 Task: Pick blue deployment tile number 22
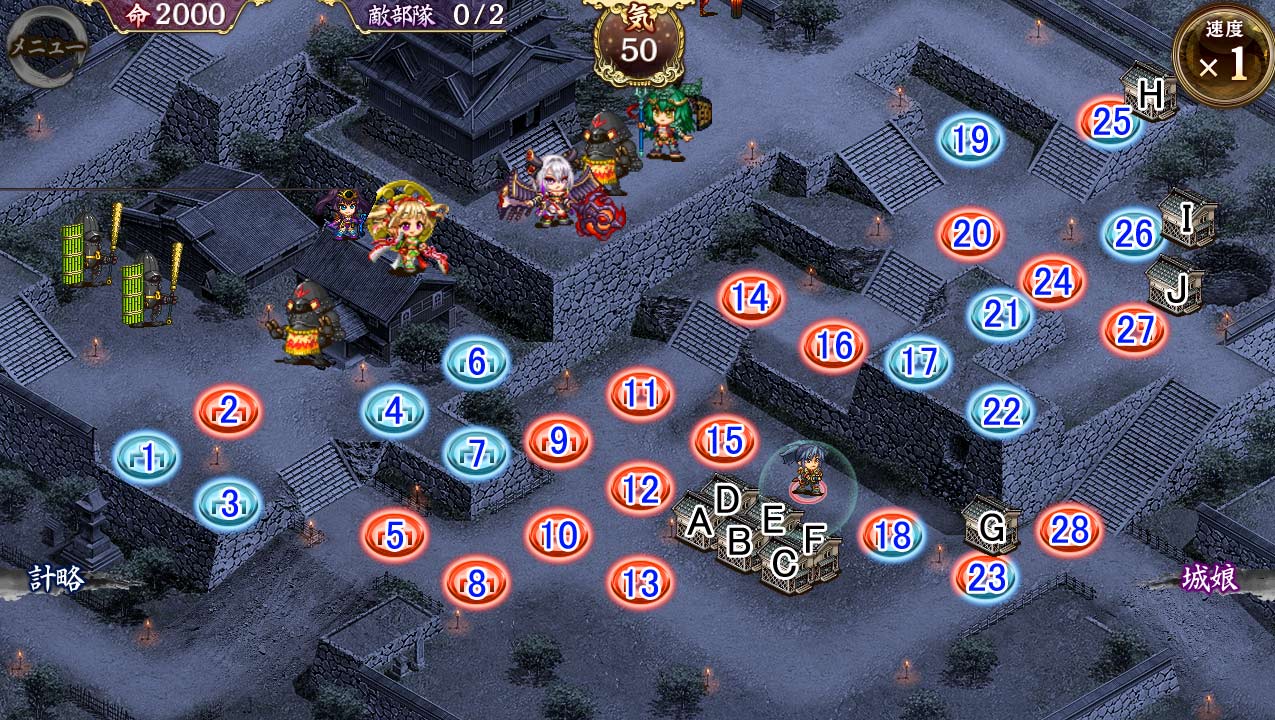(1001, 411)
